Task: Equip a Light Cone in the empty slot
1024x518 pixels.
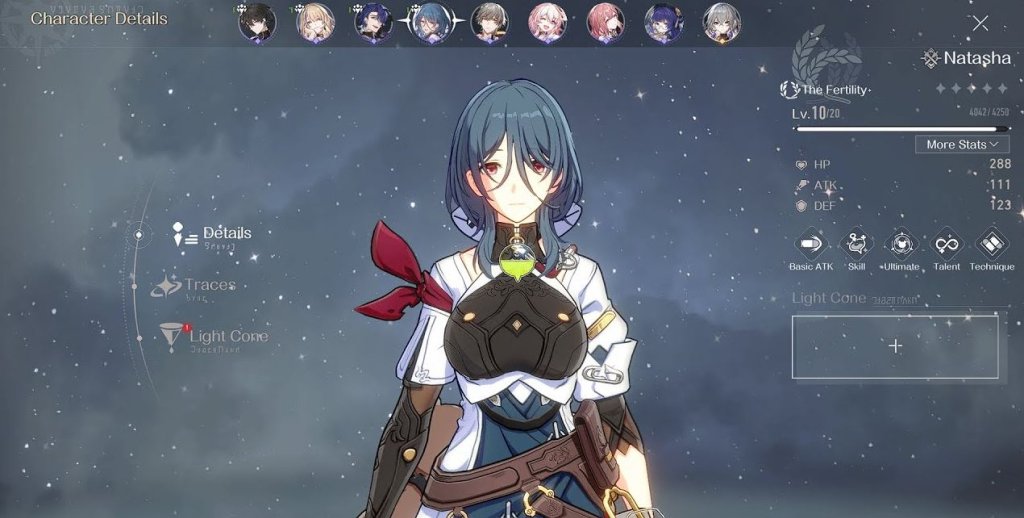Action: 895,346
